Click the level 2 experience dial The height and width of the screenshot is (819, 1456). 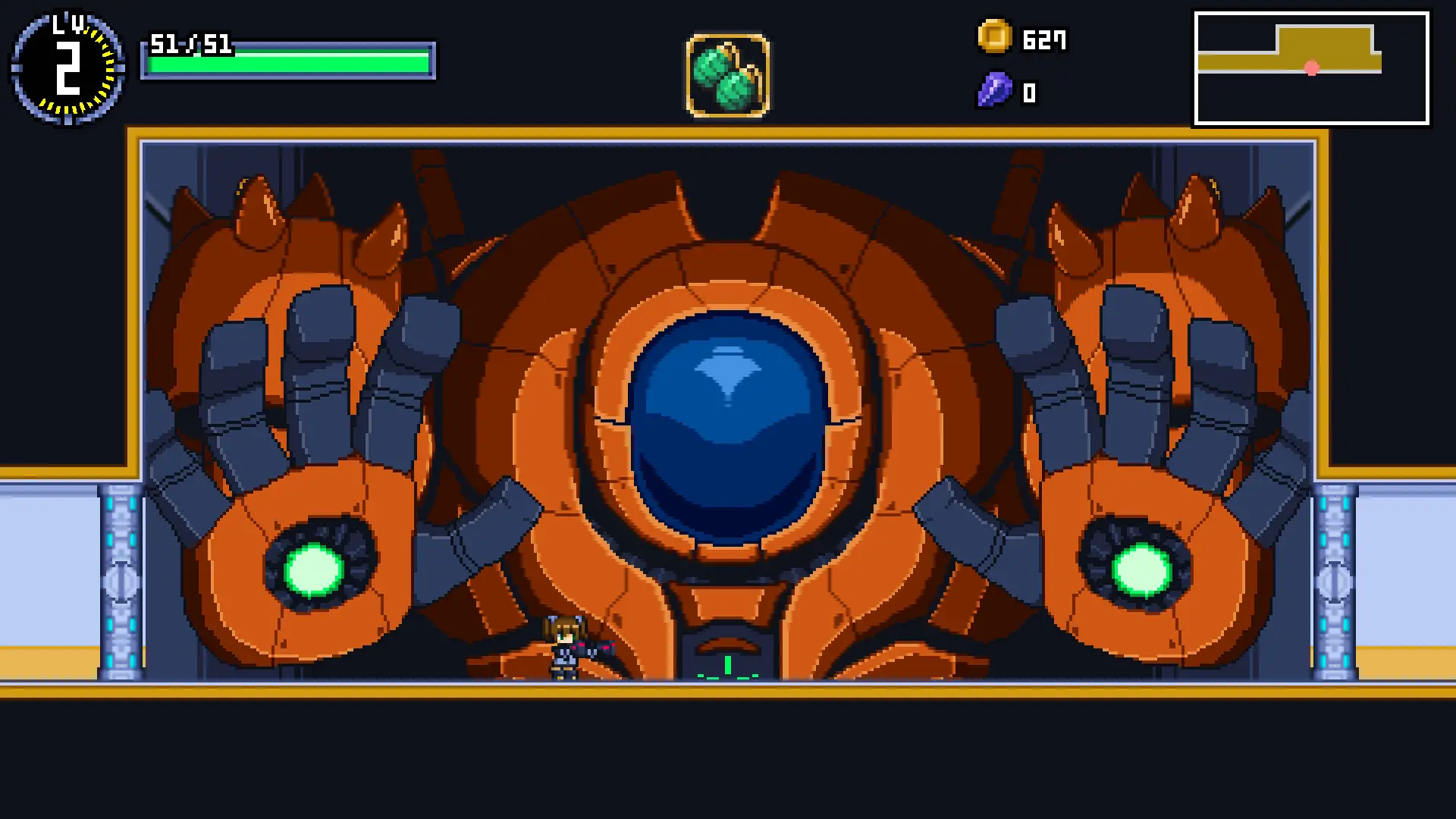68,68
